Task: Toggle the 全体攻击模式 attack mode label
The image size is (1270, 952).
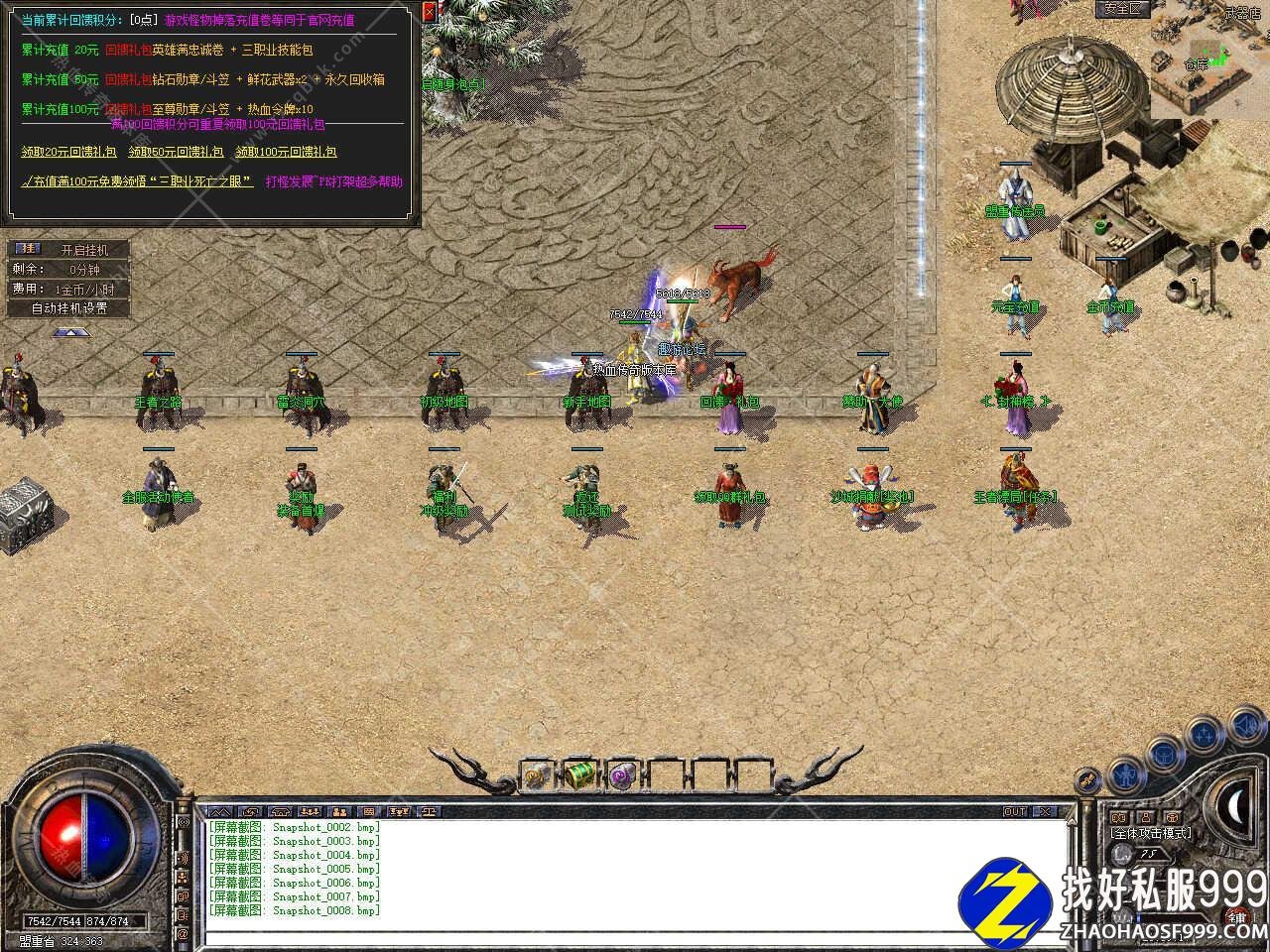Action: tap(1151, 833)
